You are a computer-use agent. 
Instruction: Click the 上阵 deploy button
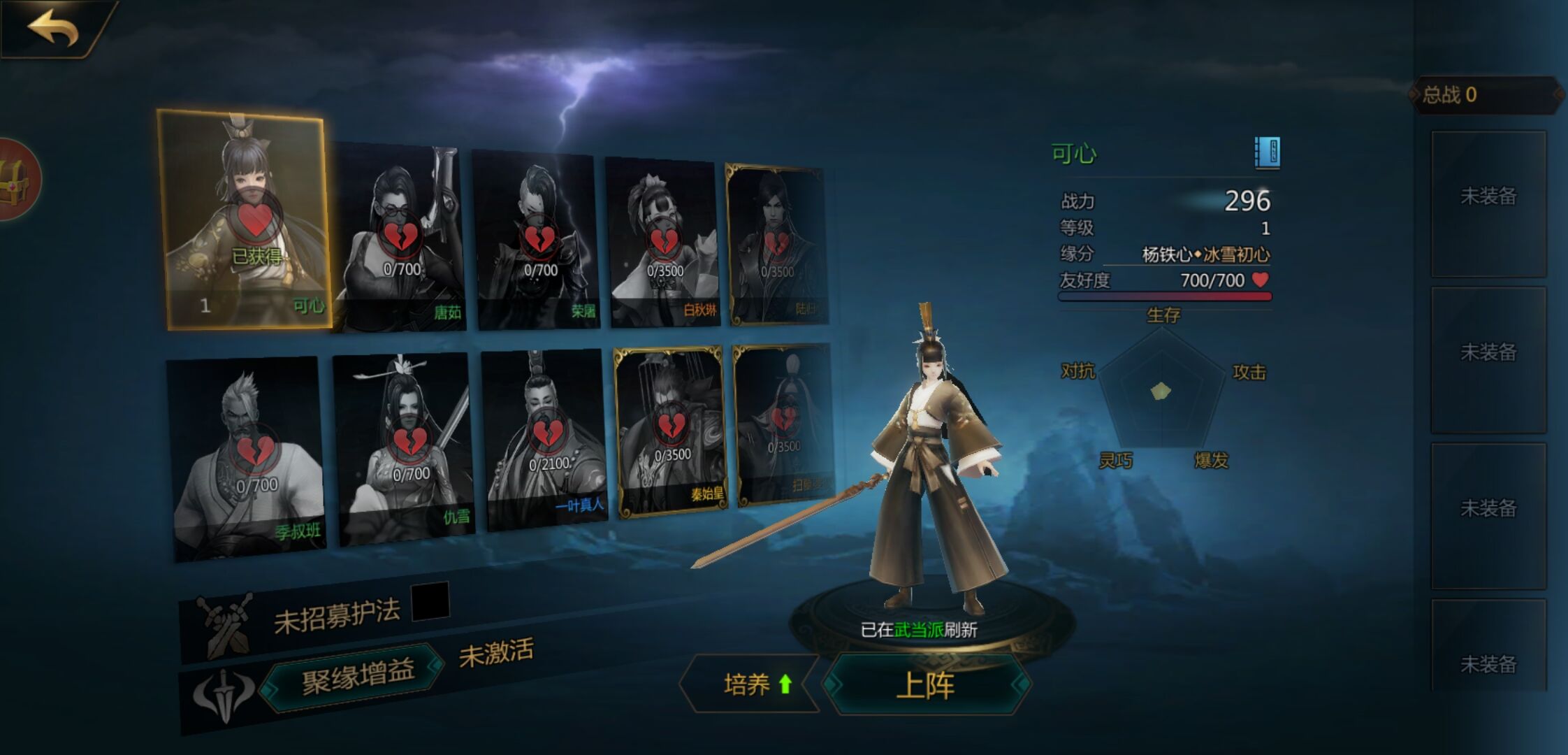926,684
